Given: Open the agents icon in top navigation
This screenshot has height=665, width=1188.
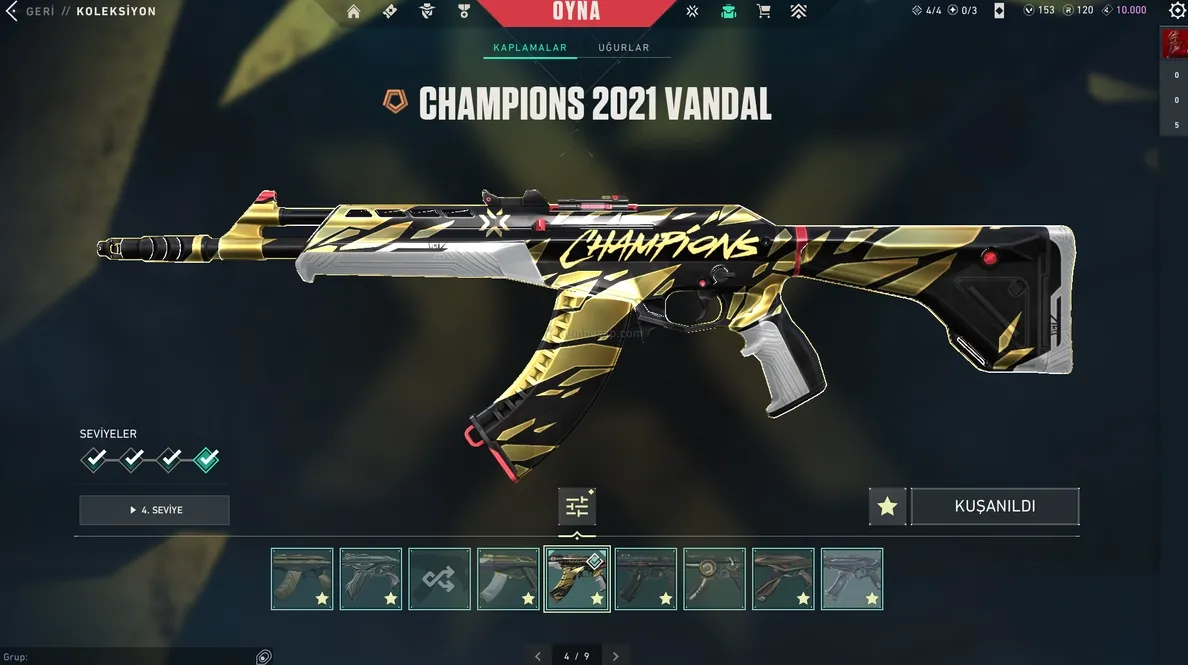Looking at the screenshot, I should click(x=427, y=11).
